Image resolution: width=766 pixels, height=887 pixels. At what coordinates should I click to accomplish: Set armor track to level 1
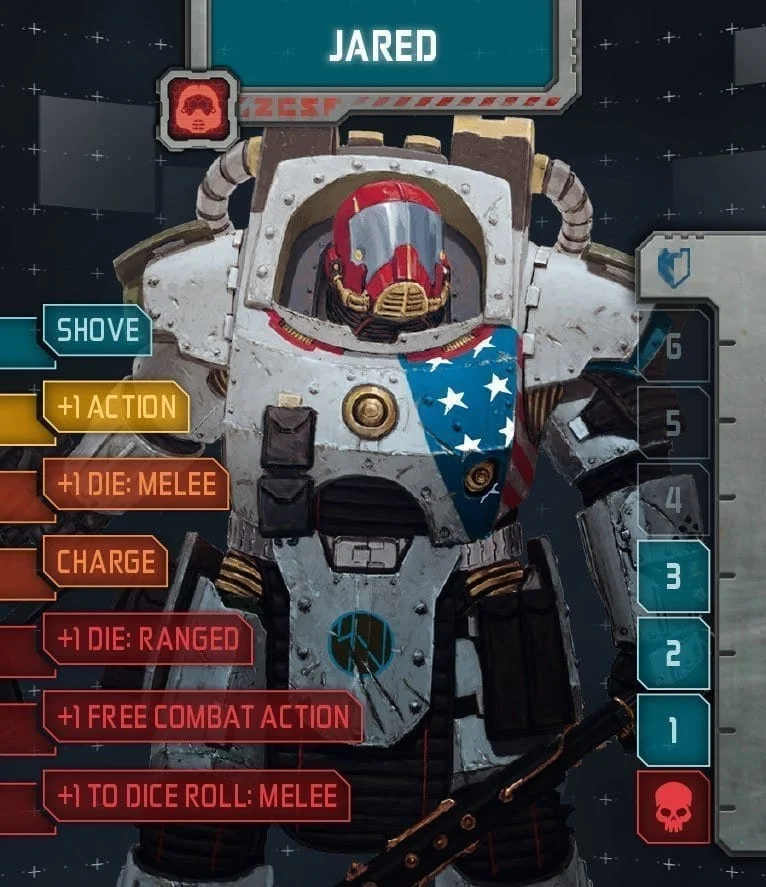click(x=673, y=730)
